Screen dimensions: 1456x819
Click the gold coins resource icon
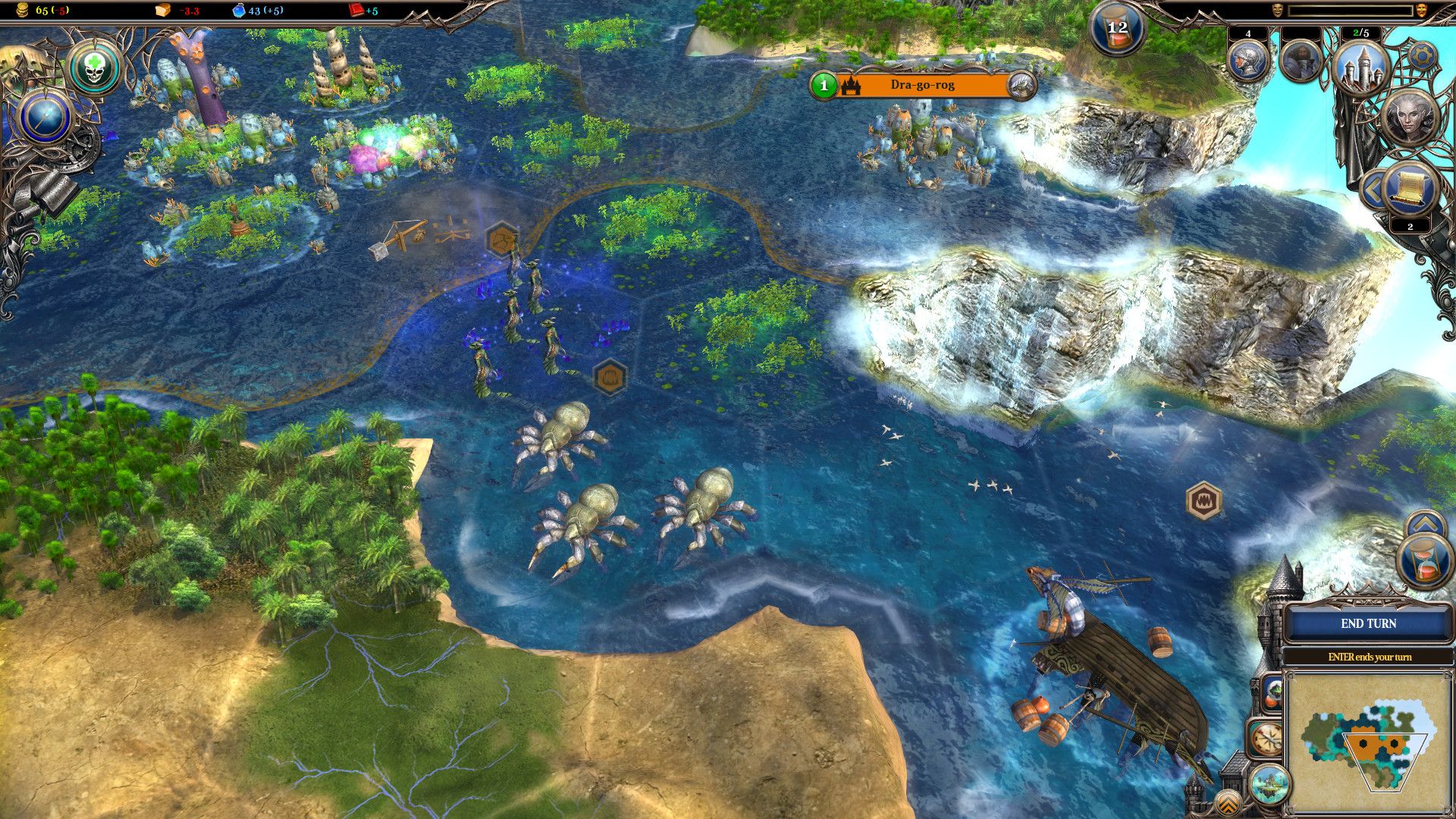tap(20, 11)
